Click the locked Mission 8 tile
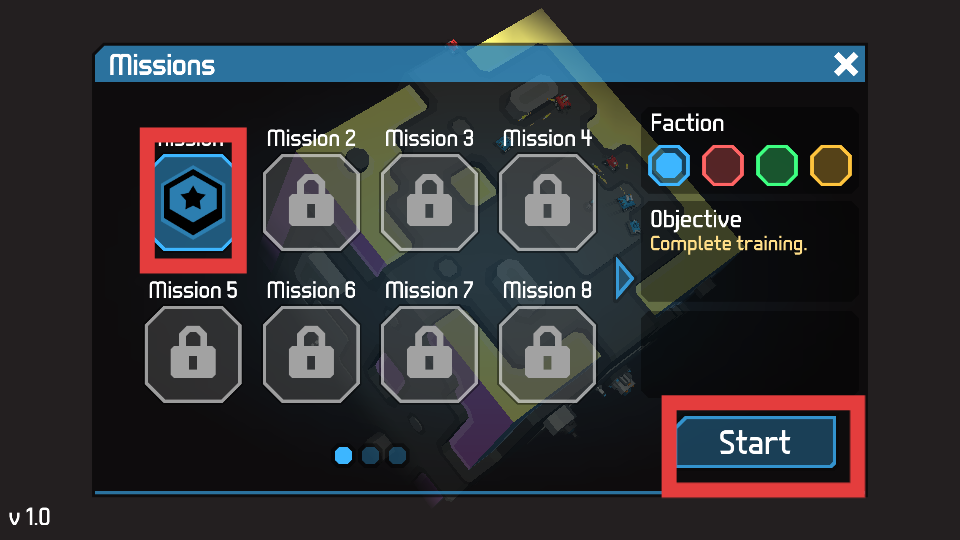The height and width of the screenshot is (540, 960). [547, 355]
